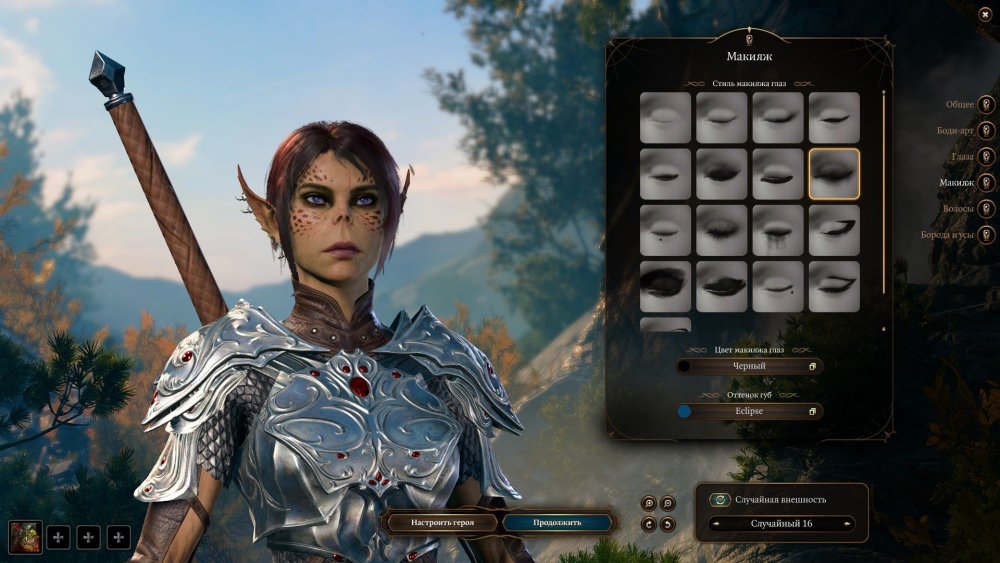The width and height of the screenshot is (1000, 563).
Task: Click Настроить героя button
Action: 441,522
